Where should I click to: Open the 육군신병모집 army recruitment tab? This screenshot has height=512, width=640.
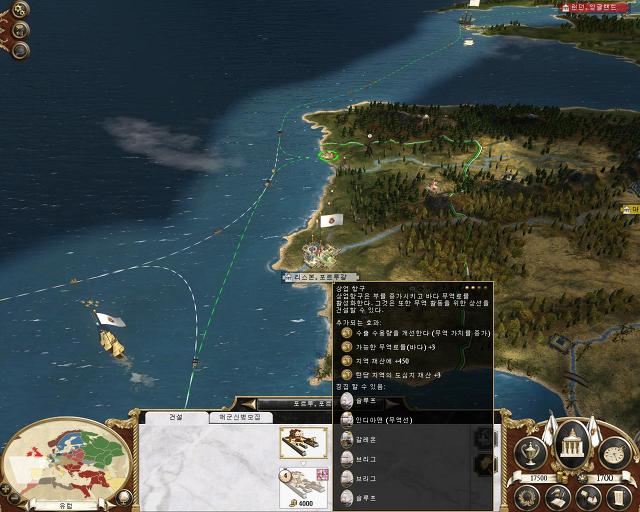click(x=240, y=417)
